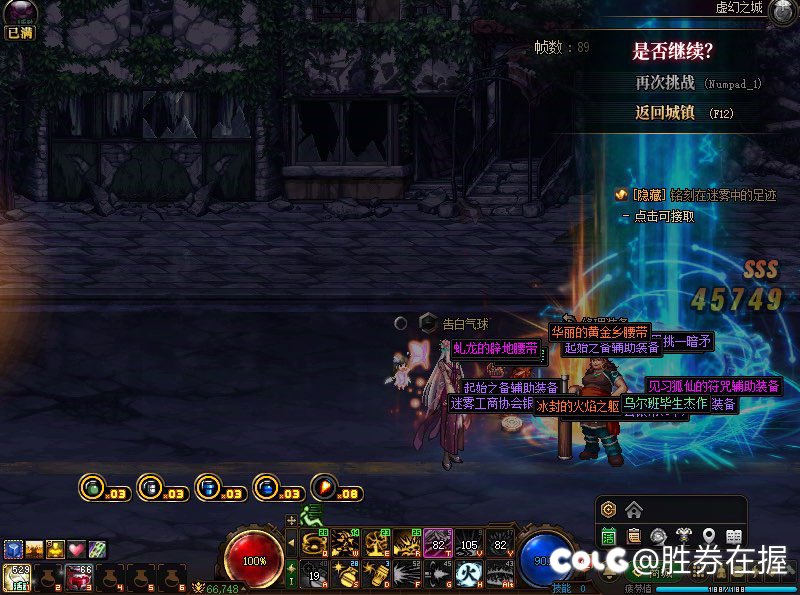Use the consumable in quickslot 1

tap(18, 576)
